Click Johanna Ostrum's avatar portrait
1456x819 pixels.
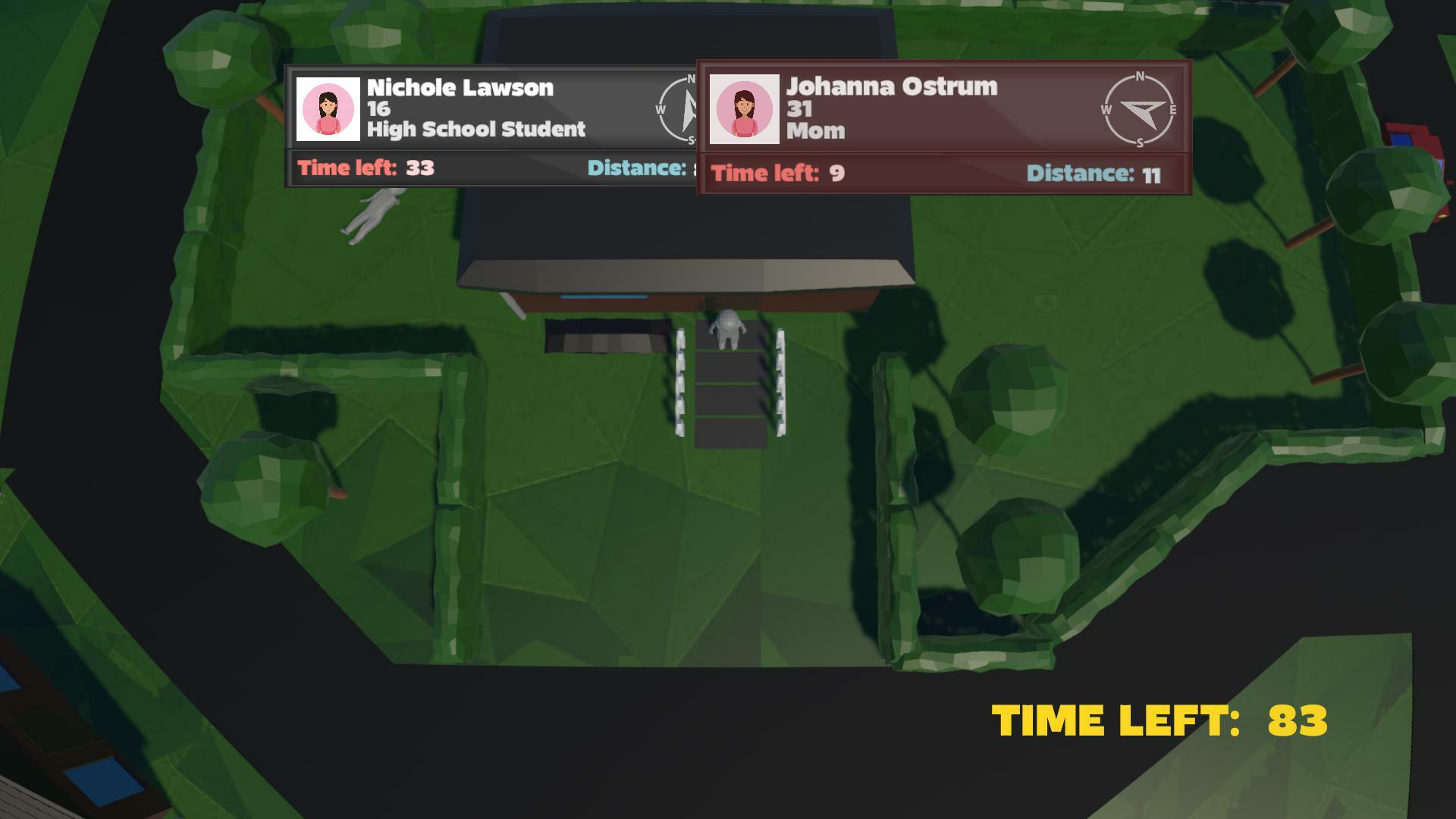click(x=744, y=108)
